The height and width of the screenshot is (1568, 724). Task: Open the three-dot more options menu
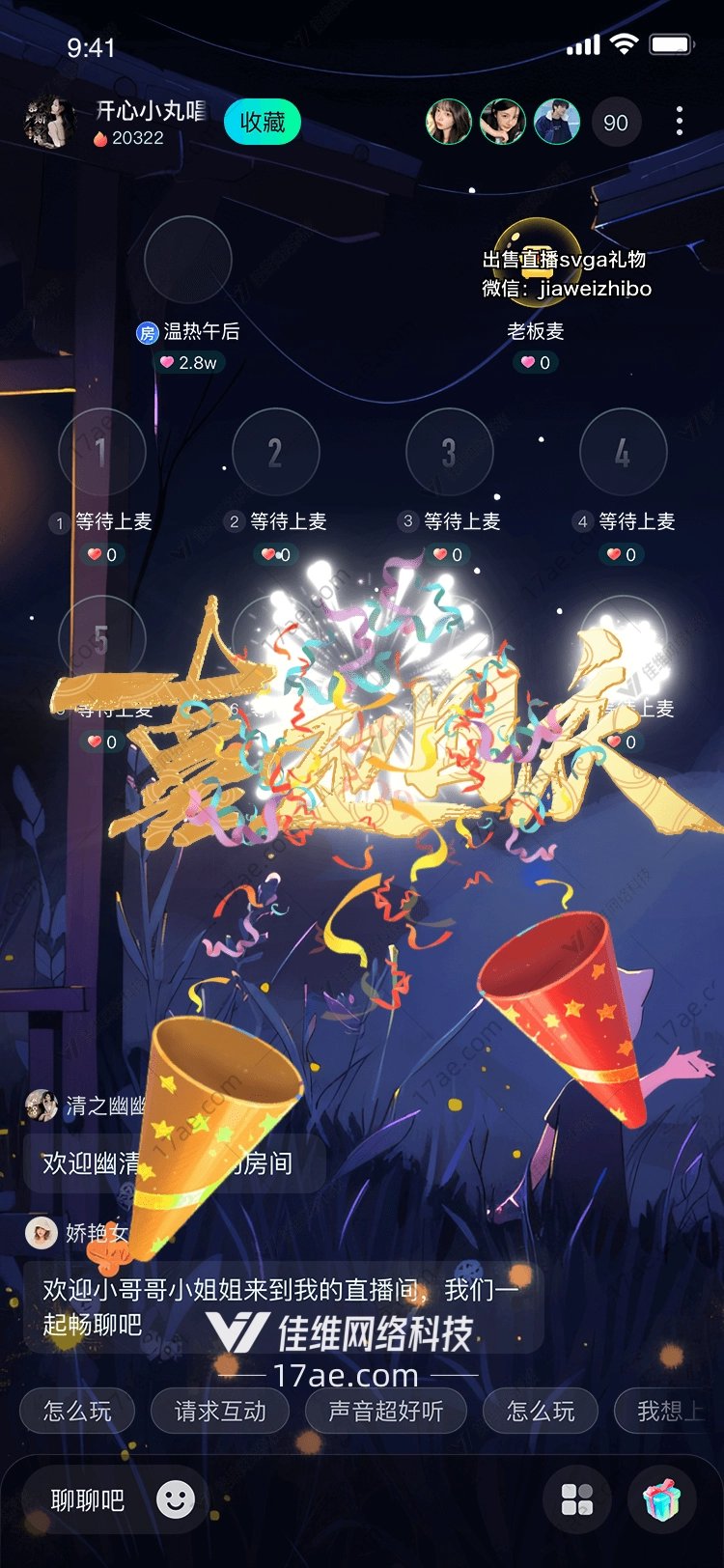point(680,122)
